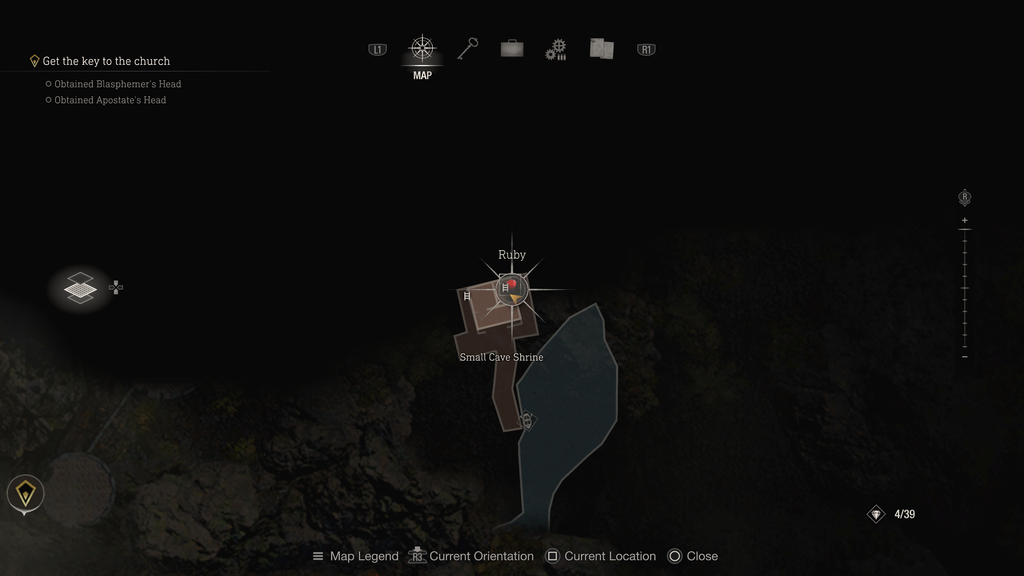The width and height of the screenshot is (1024, 576).
Task: Click the floor layers selector icon
Action: pyautogui.click(x=80, y=288)
